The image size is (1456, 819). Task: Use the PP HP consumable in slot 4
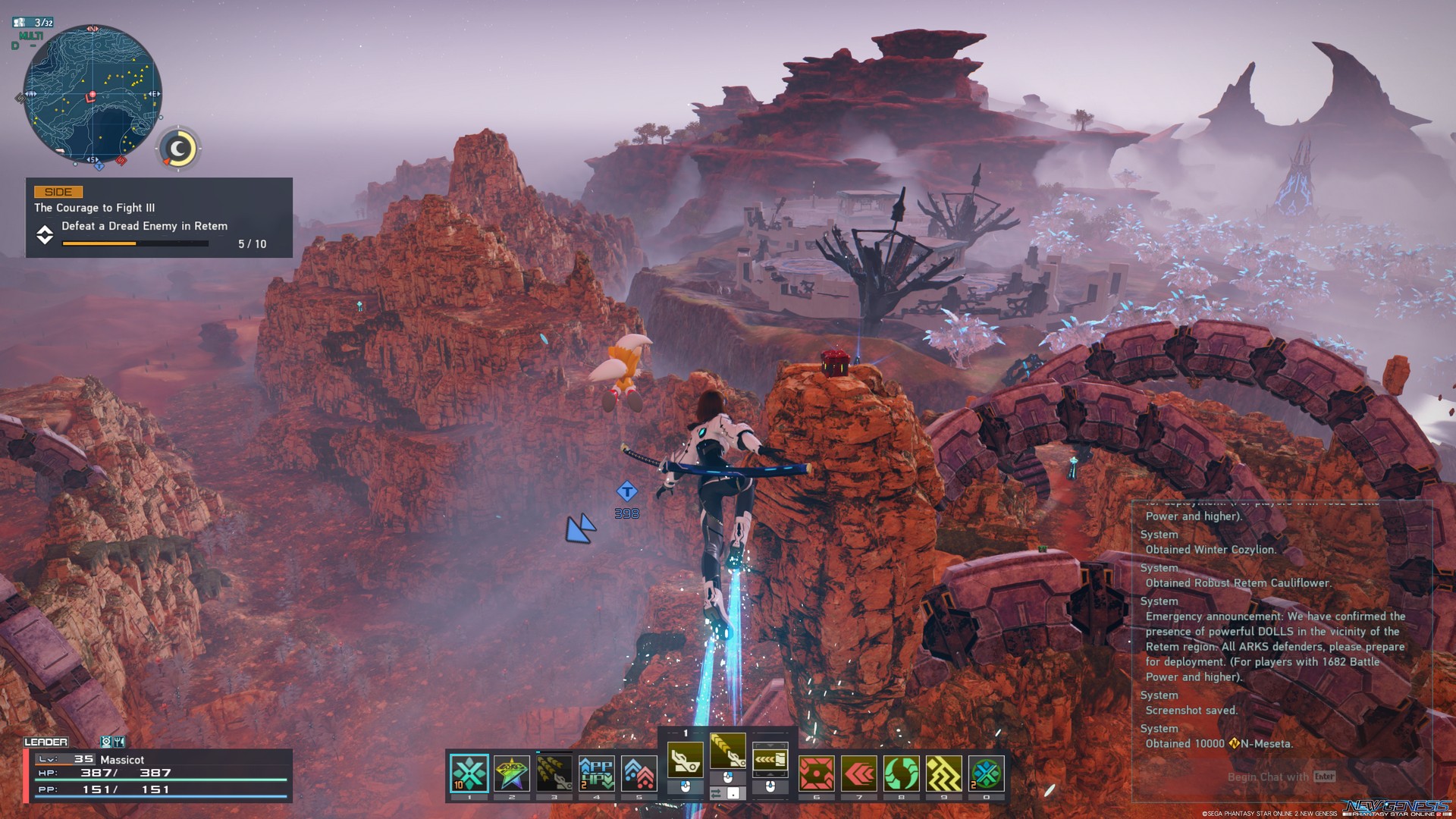(x=597, y=773)
